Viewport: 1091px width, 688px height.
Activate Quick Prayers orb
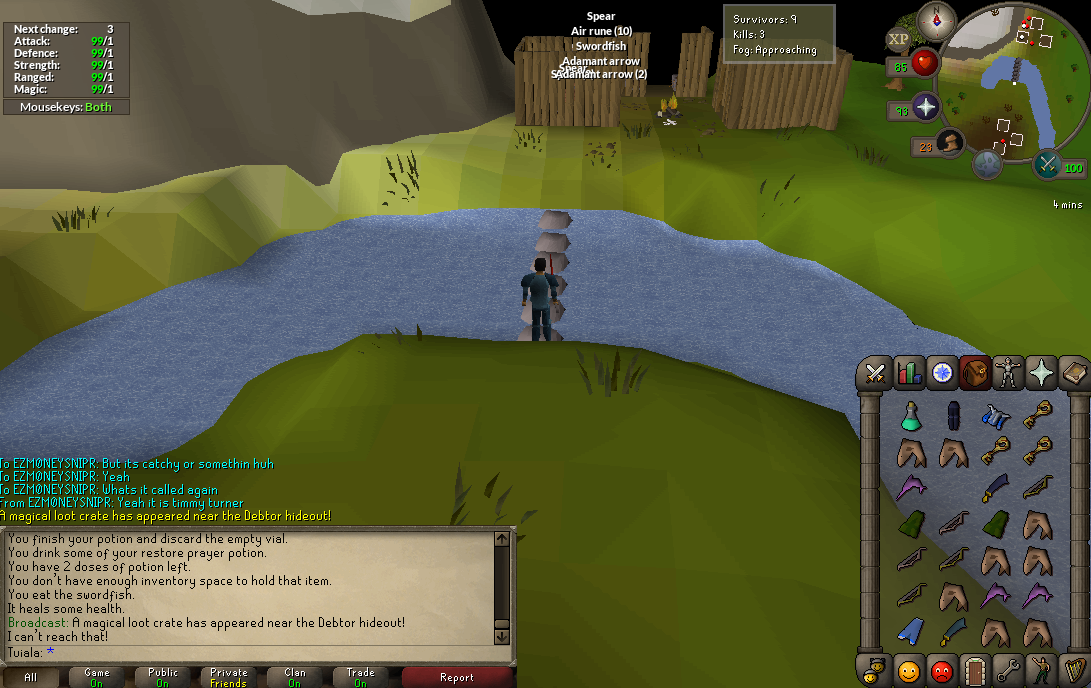point(925,108)
